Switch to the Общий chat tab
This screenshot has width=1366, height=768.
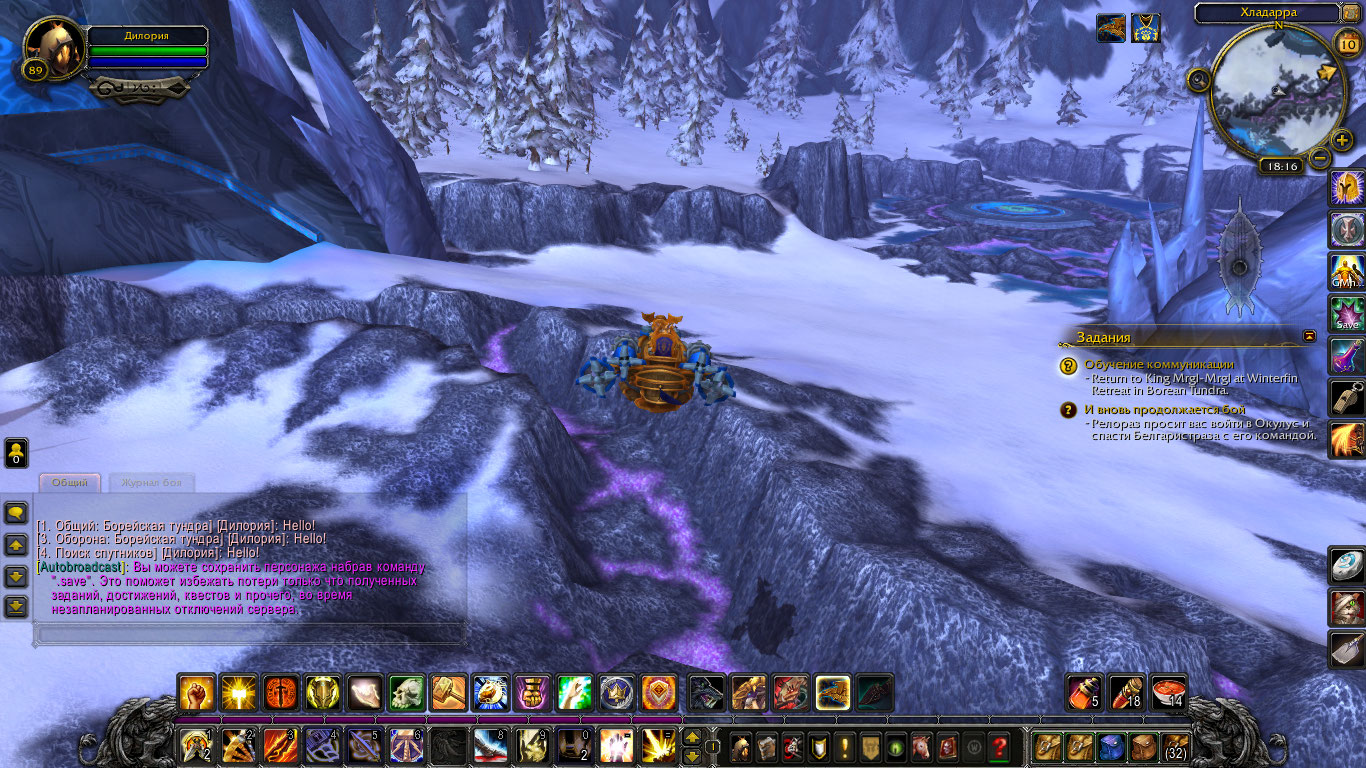pyautogui.click(x=70, y=483)
